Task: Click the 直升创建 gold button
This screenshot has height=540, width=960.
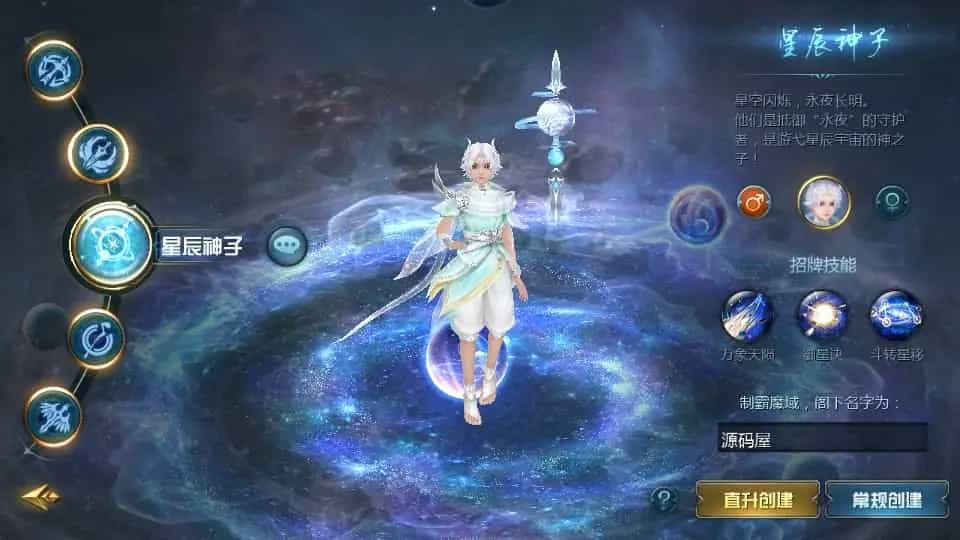Action: (x=758, y=498)
